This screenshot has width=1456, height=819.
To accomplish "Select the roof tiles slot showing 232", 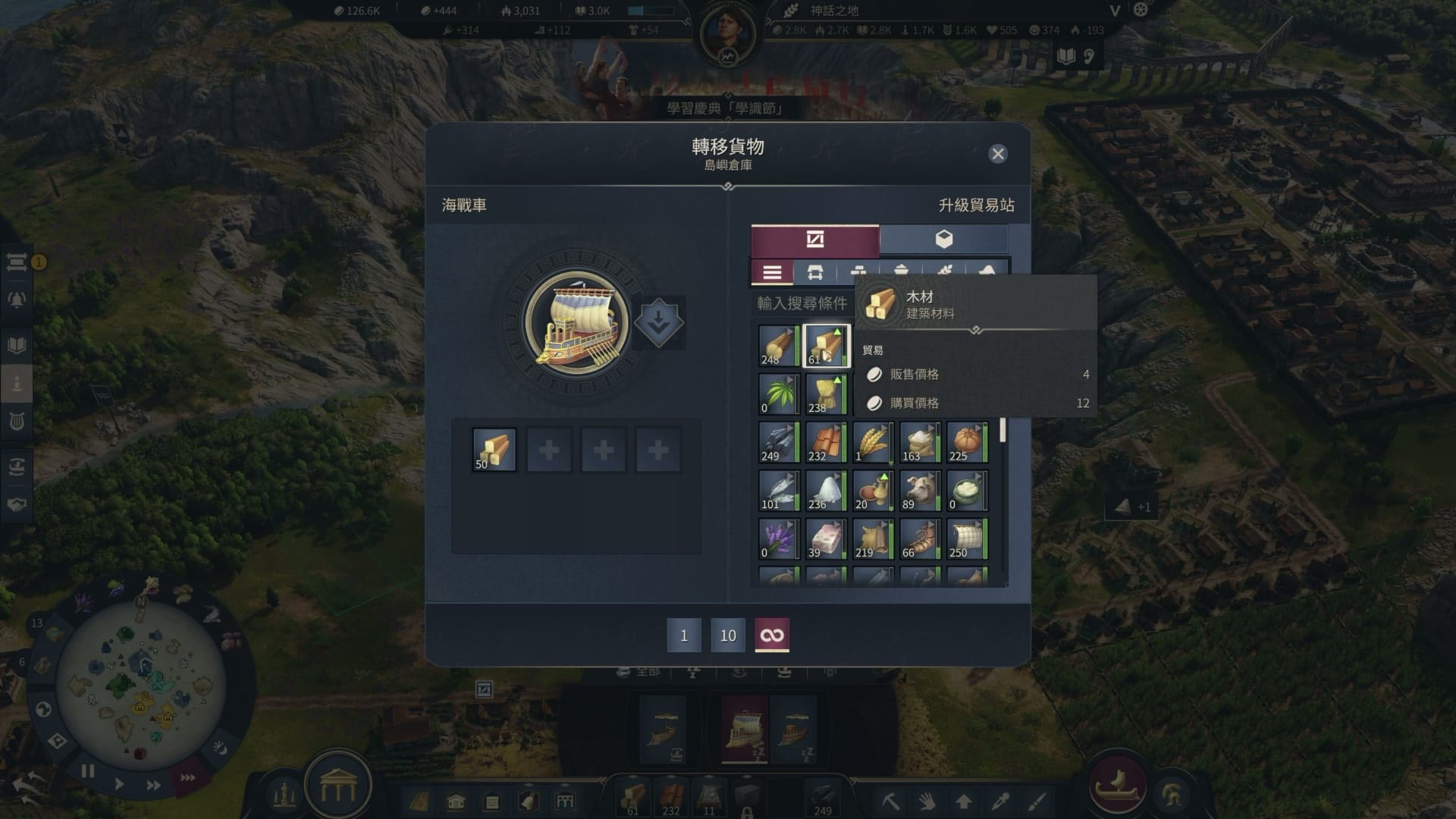I will pyautogui.click(x=826, y=442).
